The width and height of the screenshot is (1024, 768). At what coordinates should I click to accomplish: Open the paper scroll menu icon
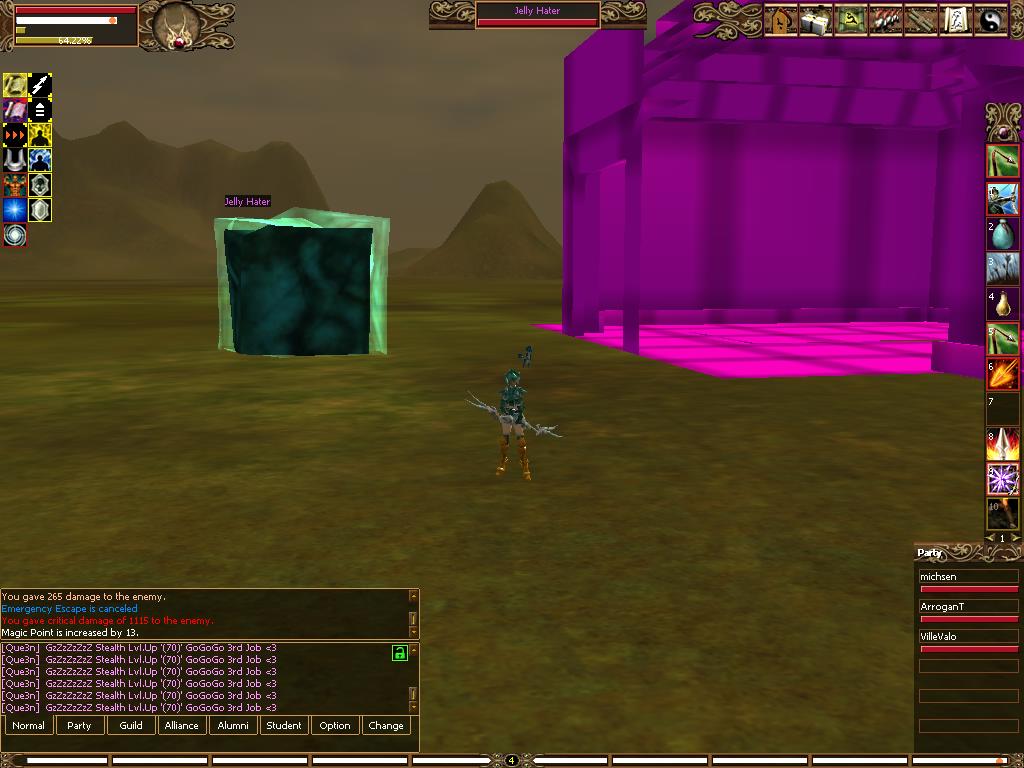click(x=956, y=20)
